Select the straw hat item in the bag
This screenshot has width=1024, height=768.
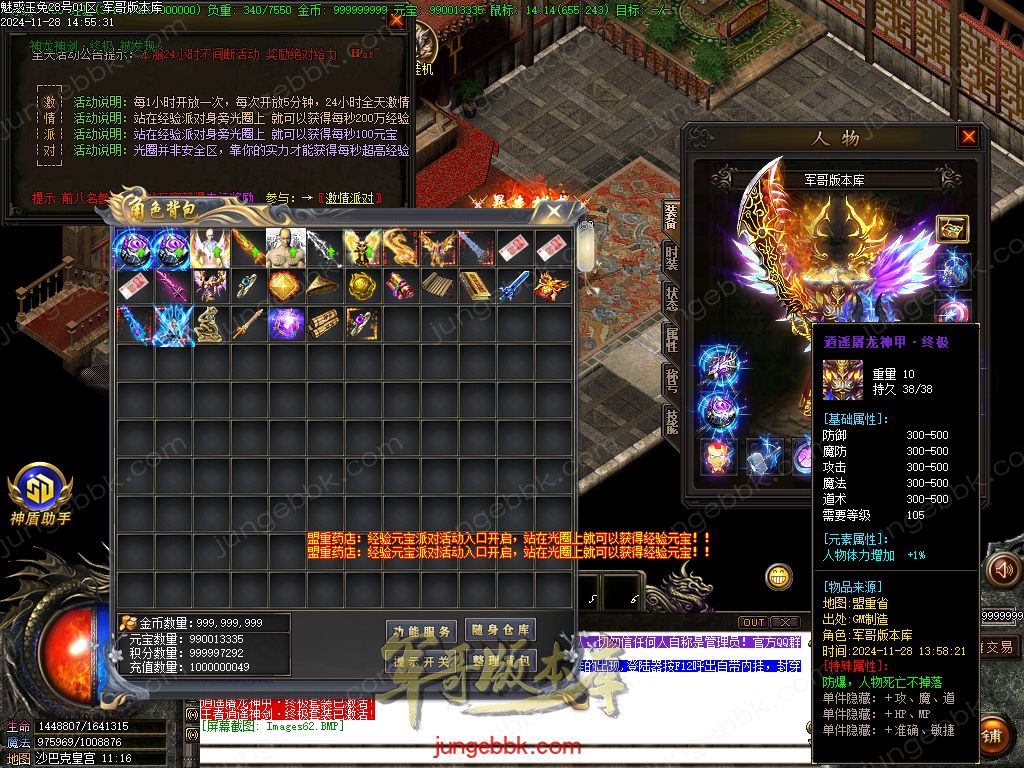click(323, 286)
